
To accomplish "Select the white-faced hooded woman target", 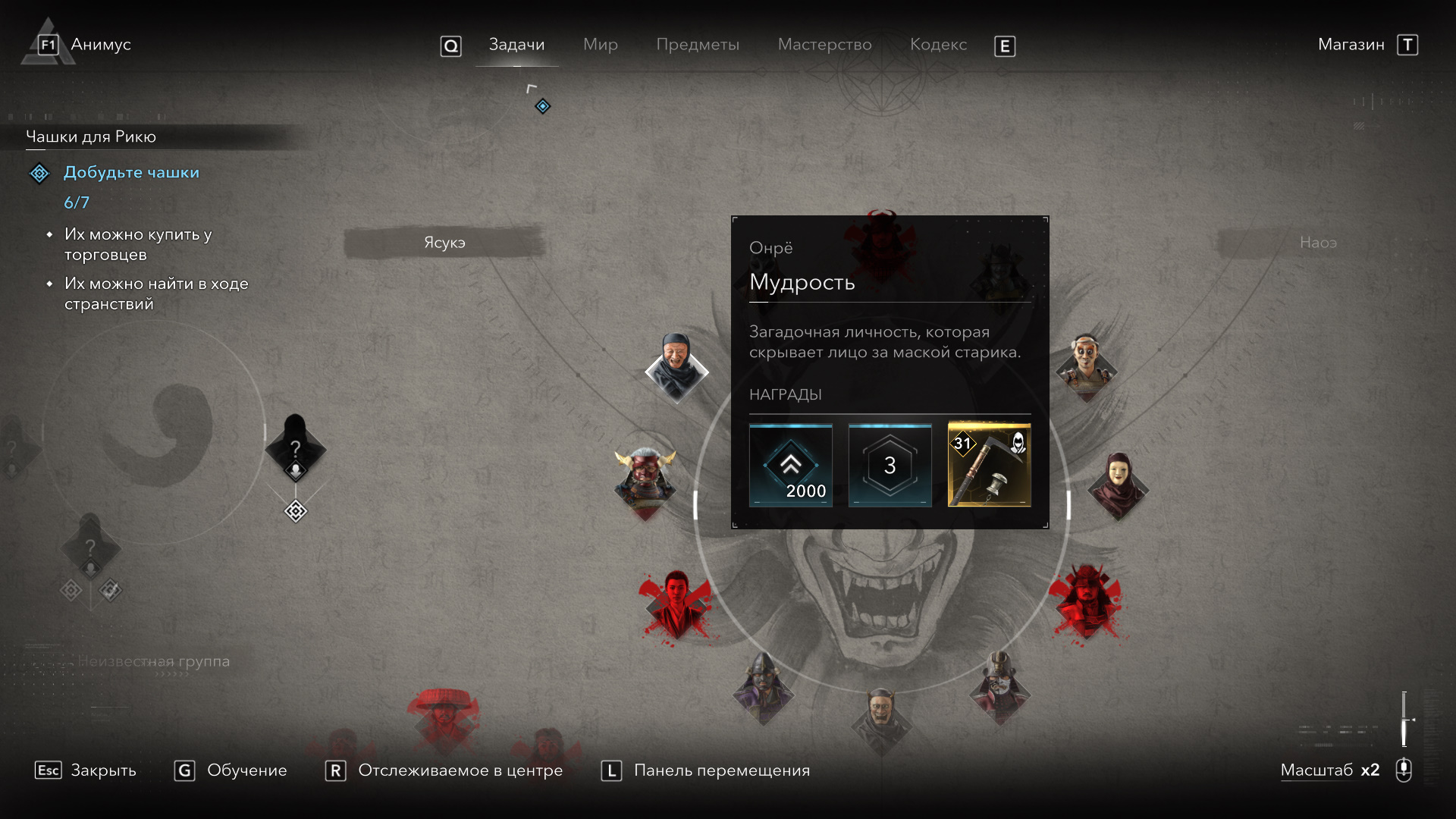I will (1117, 484).
